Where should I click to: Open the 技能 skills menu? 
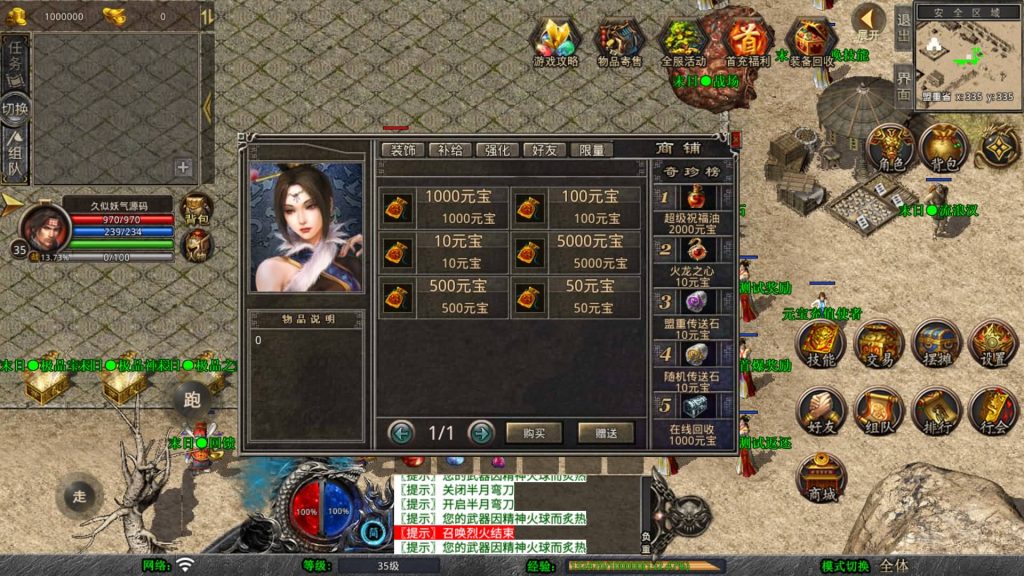pos(822,343)
